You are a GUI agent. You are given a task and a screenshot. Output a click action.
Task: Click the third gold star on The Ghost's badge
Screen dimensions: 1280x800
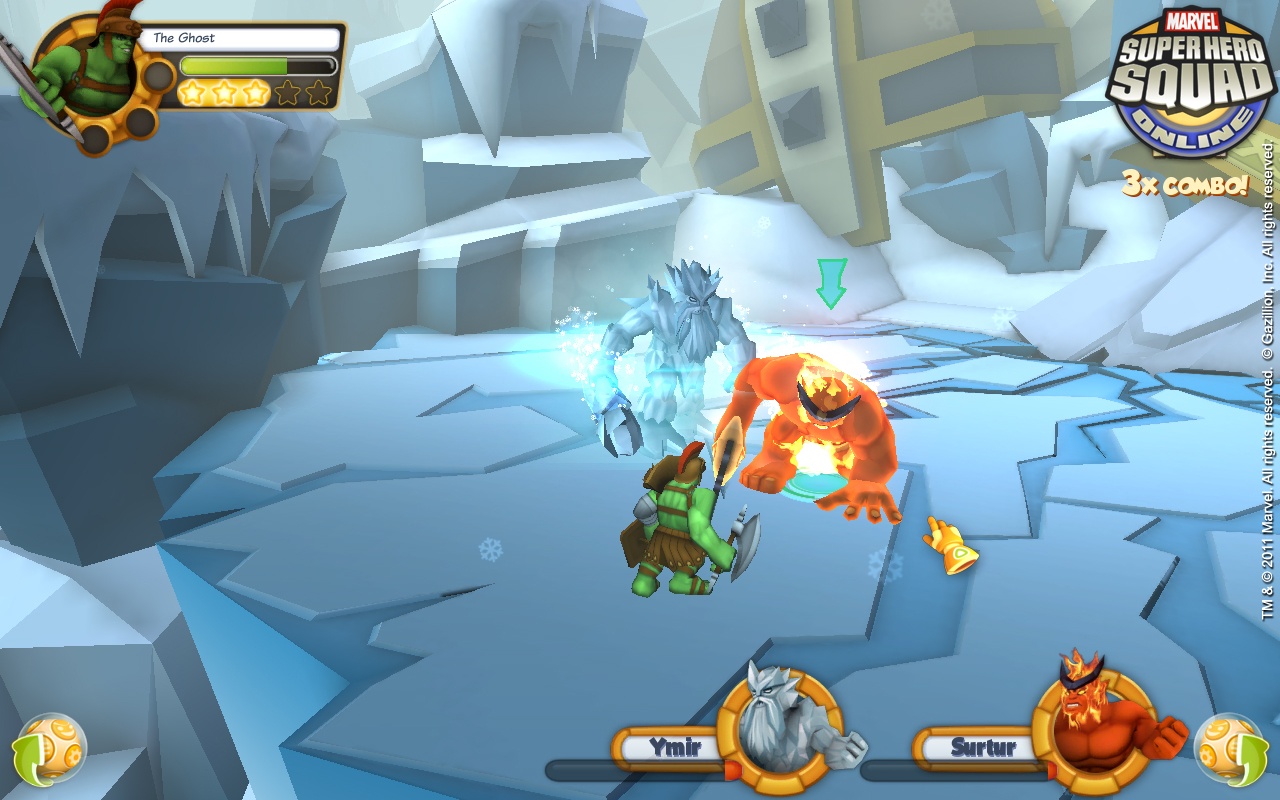(x=255, y=91)
